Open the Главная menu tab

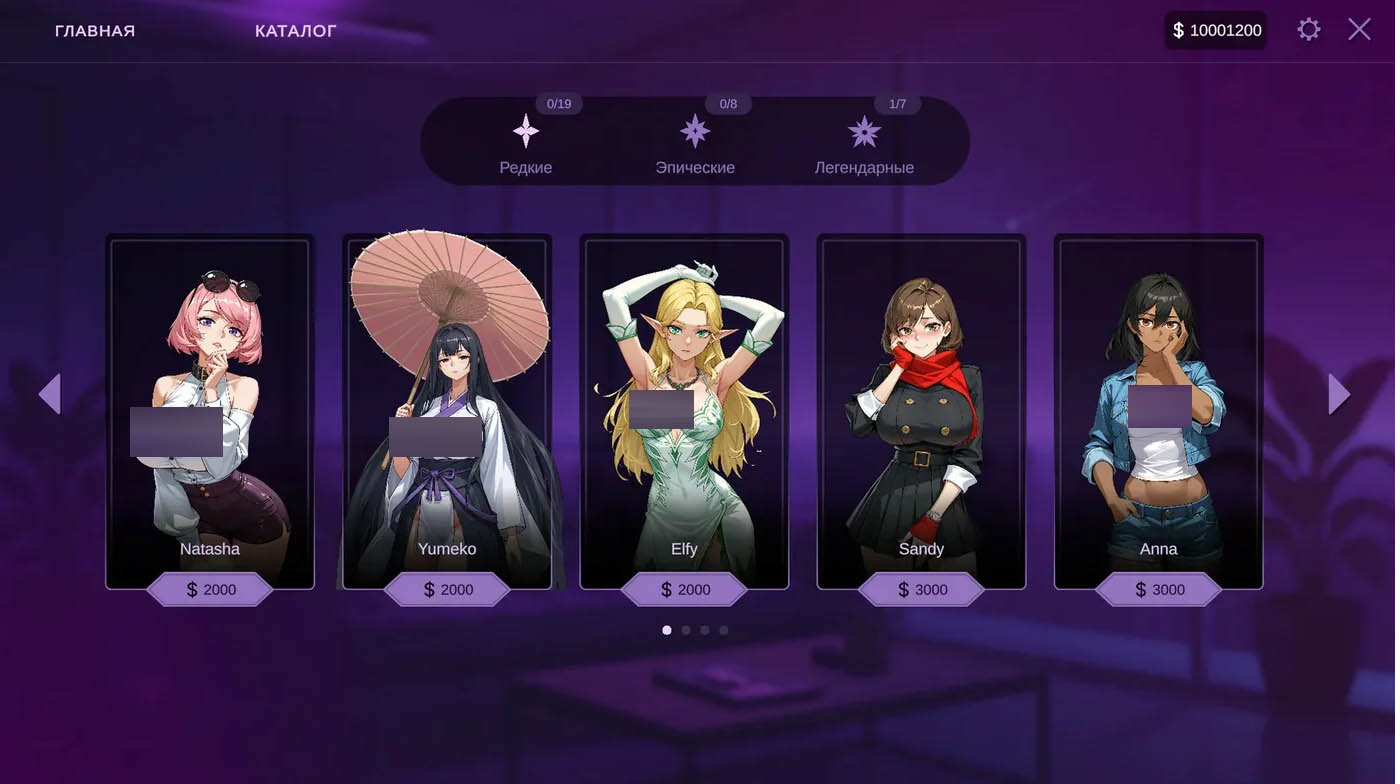(x=95, y=31)
